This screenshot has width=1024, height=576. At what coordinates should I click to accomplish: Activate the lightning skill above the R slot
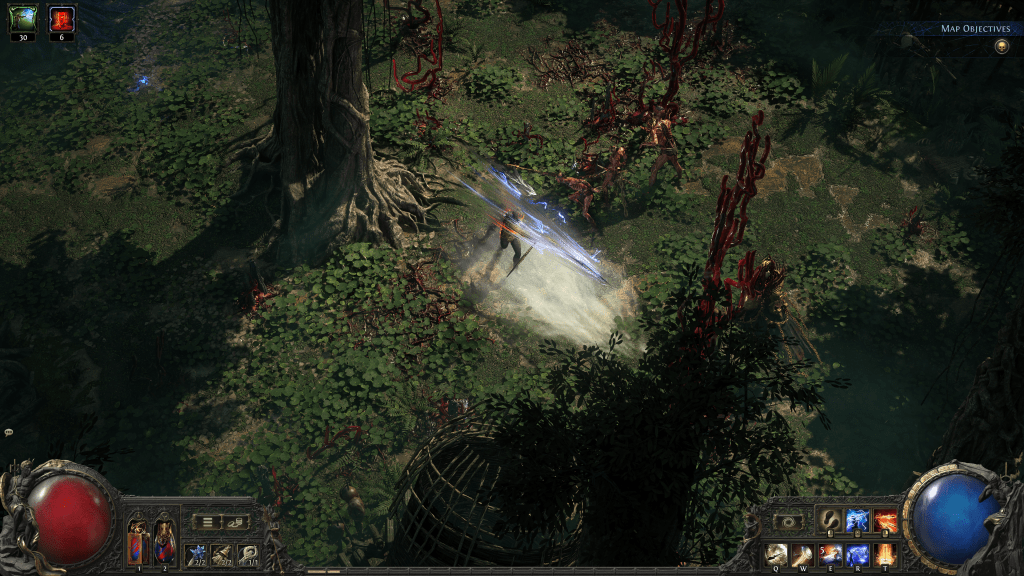tap(858, 520)
